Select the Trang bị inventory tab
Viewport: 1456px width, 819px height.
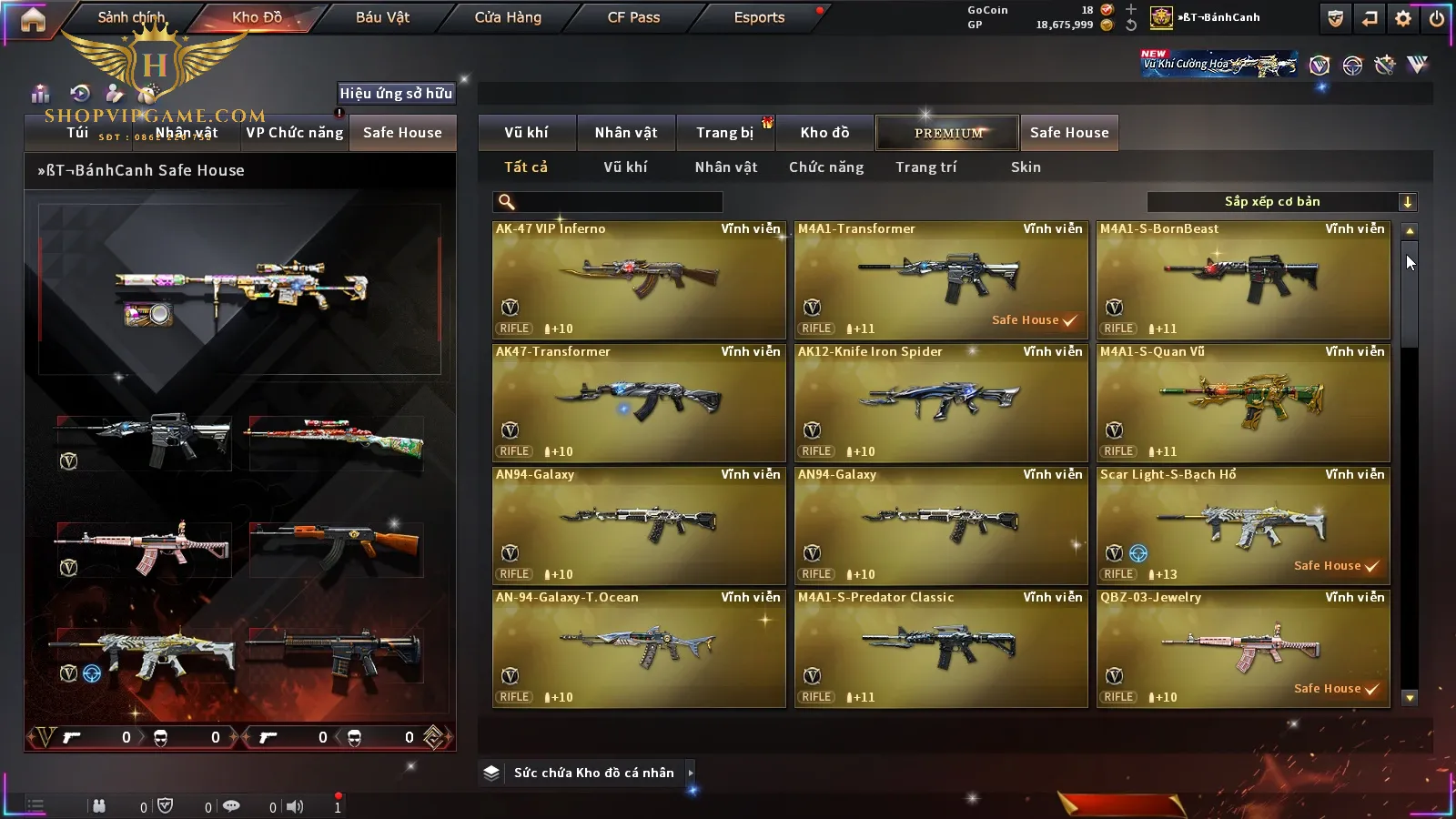click(724, 133)
